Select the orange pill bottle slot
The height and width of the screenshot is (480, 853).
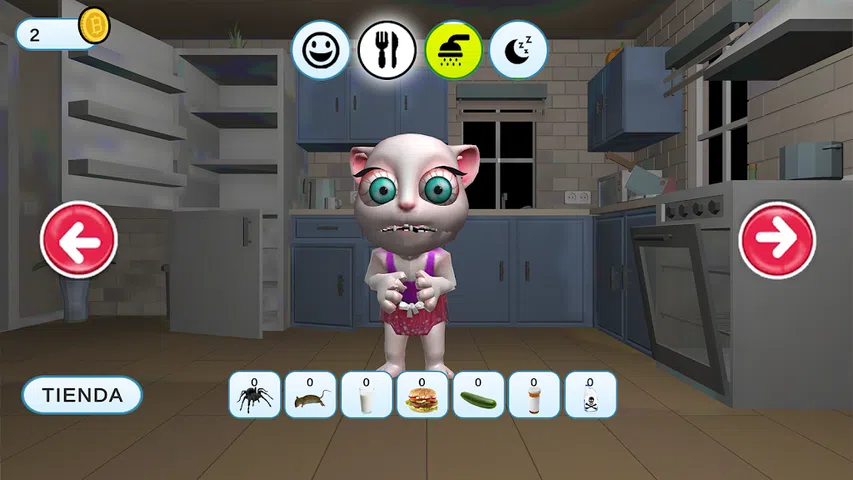(534, 395)
